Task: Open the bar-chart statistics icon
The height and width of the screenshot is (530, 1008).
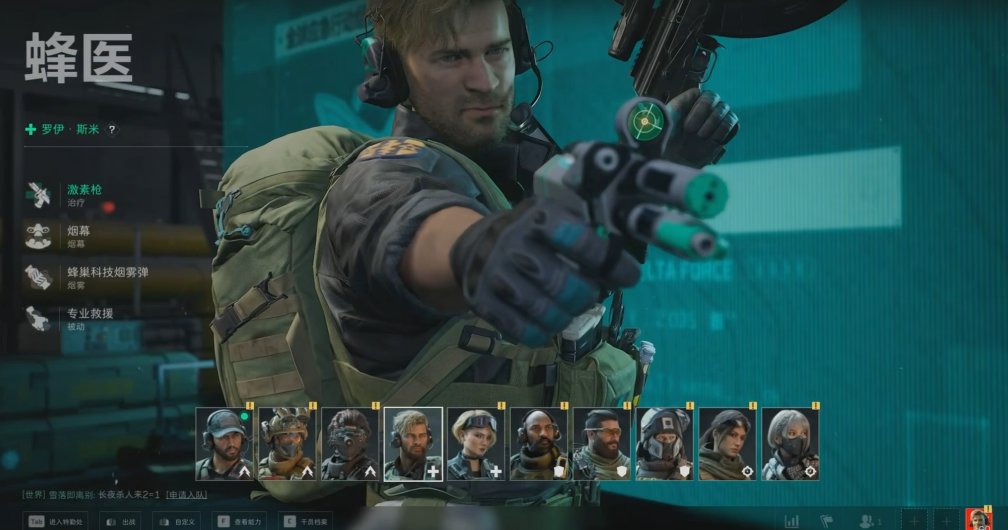Action: coord(792,520)
